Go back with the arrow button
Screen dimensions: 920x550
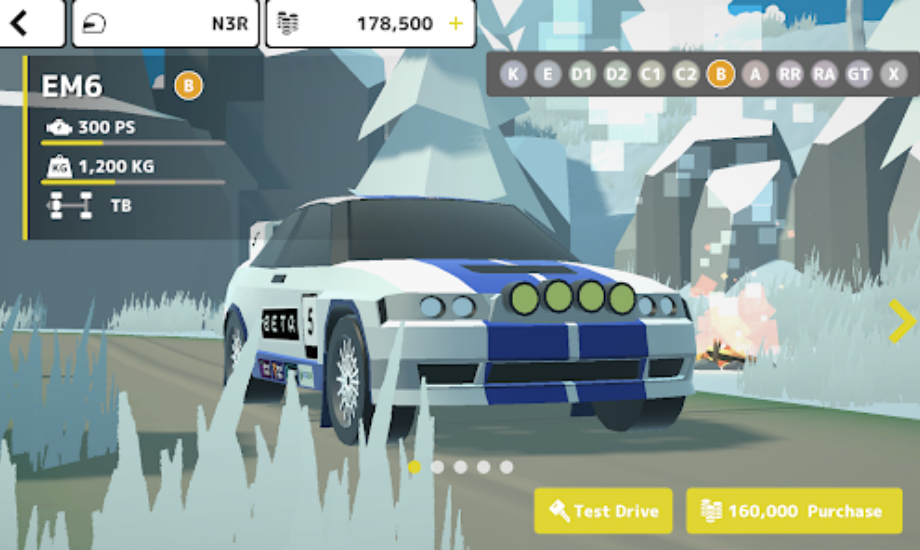click(x=22, y=22)
